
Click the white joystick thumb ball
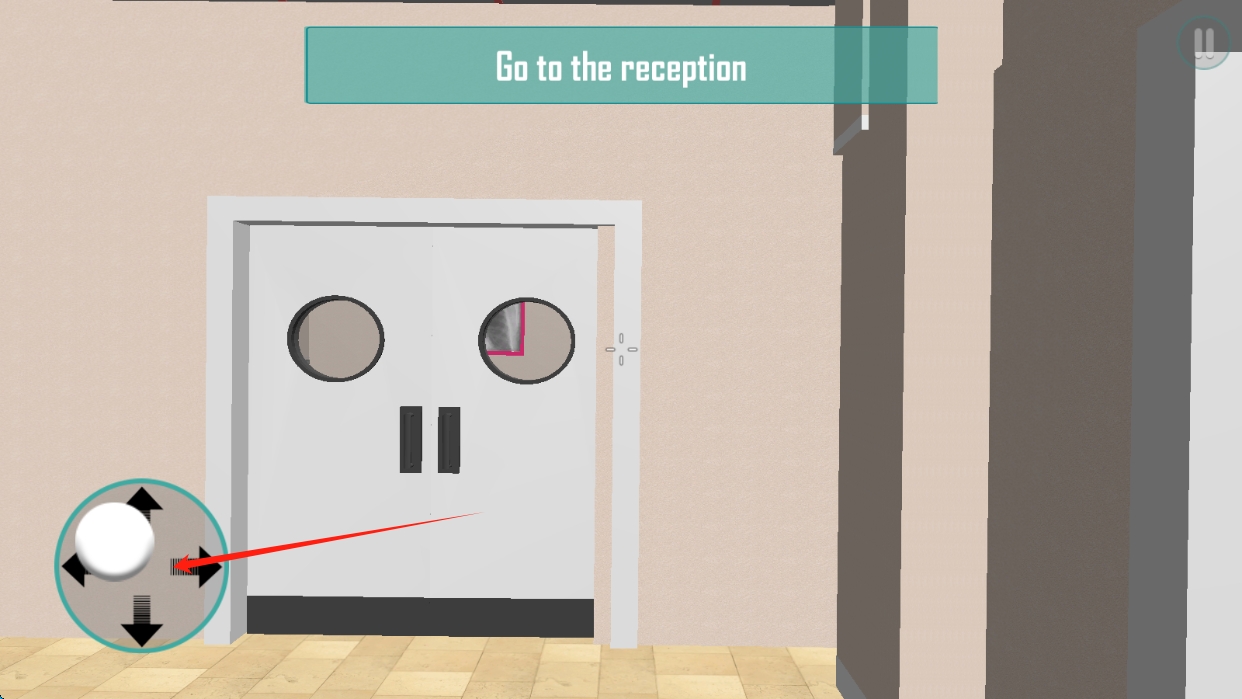(x=115, y=541)
